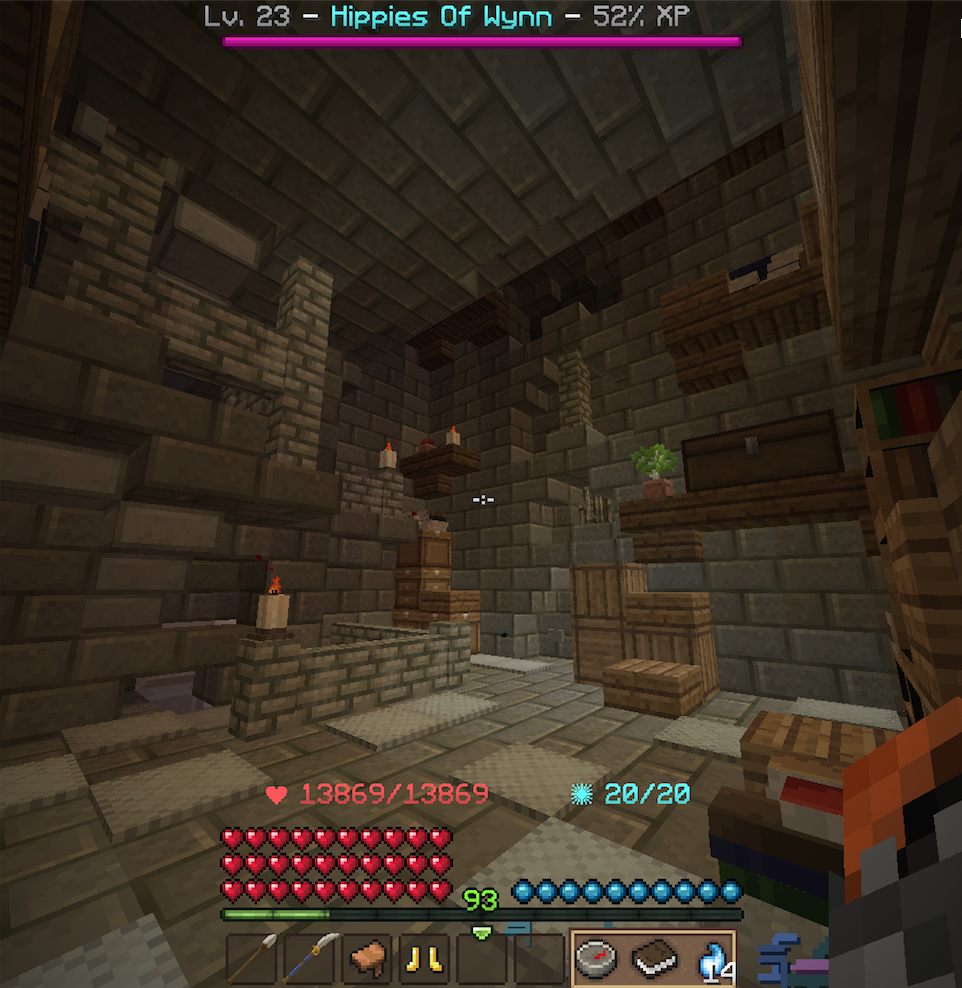Select the blue-handled spear hotbar slot
962x988 pixels.
pos(311,960)
